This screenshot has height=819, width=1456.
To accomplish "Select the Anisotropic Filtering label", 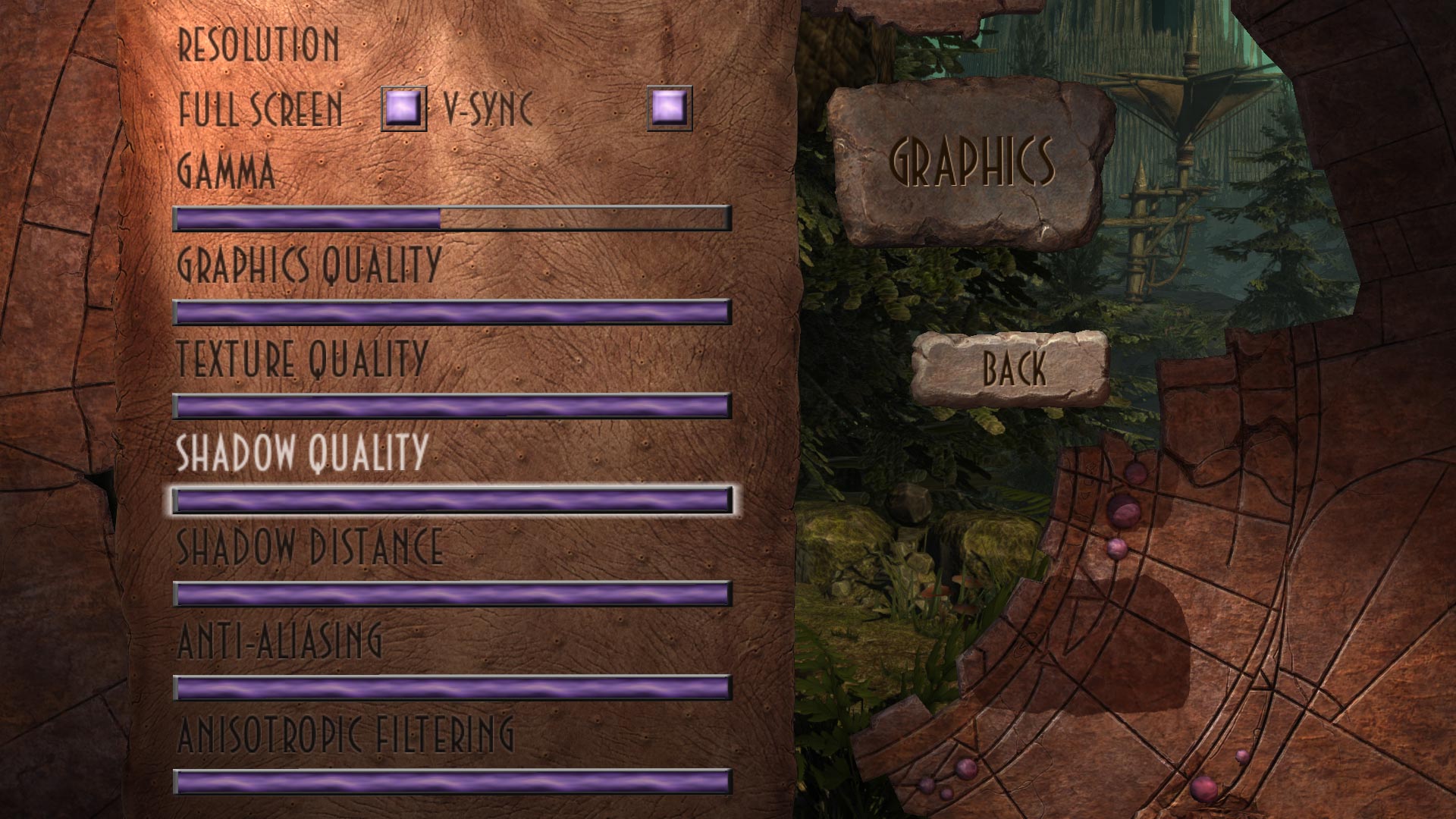I will [x=345, y=734].
